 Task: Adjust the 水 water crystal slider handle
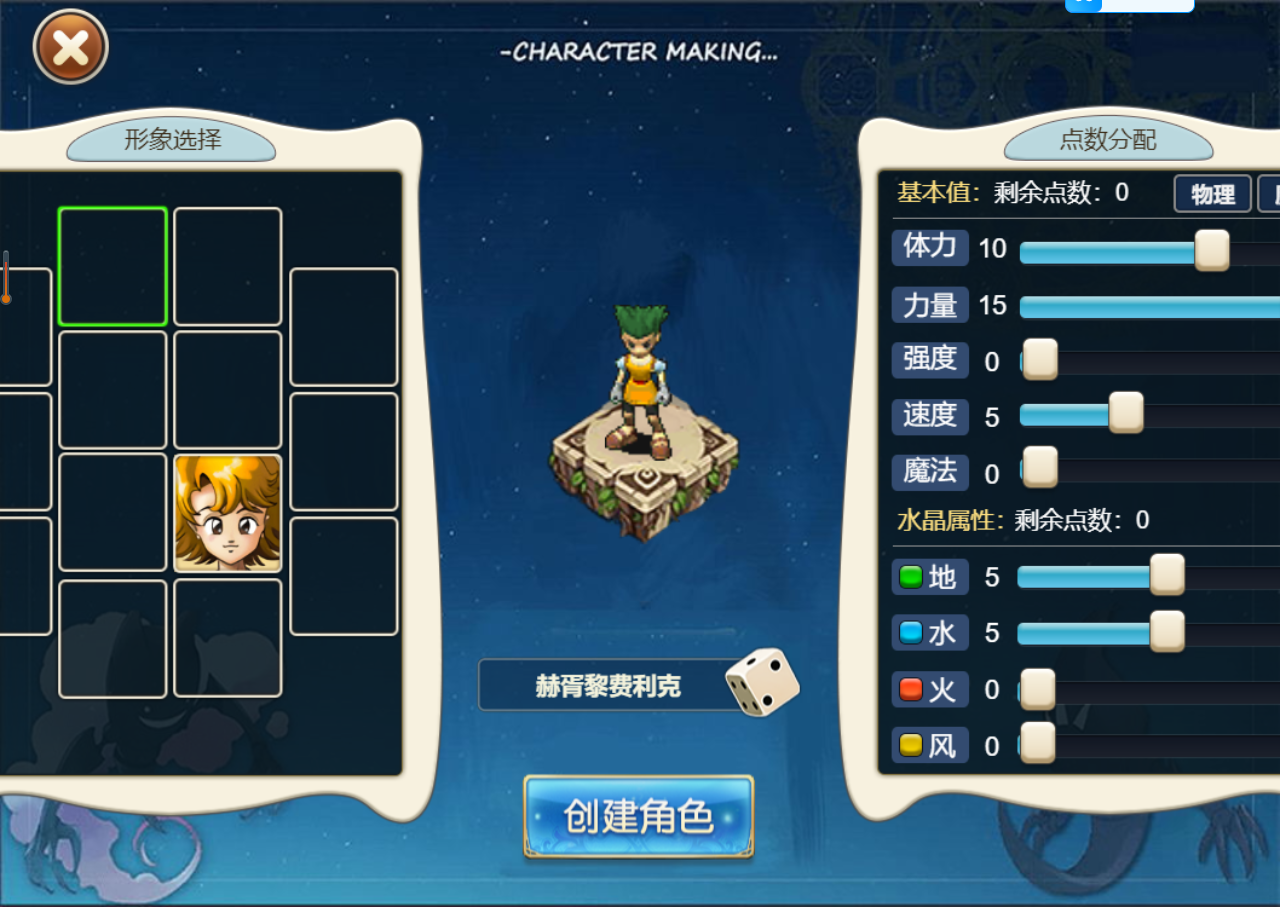(x=1167, y=631)
